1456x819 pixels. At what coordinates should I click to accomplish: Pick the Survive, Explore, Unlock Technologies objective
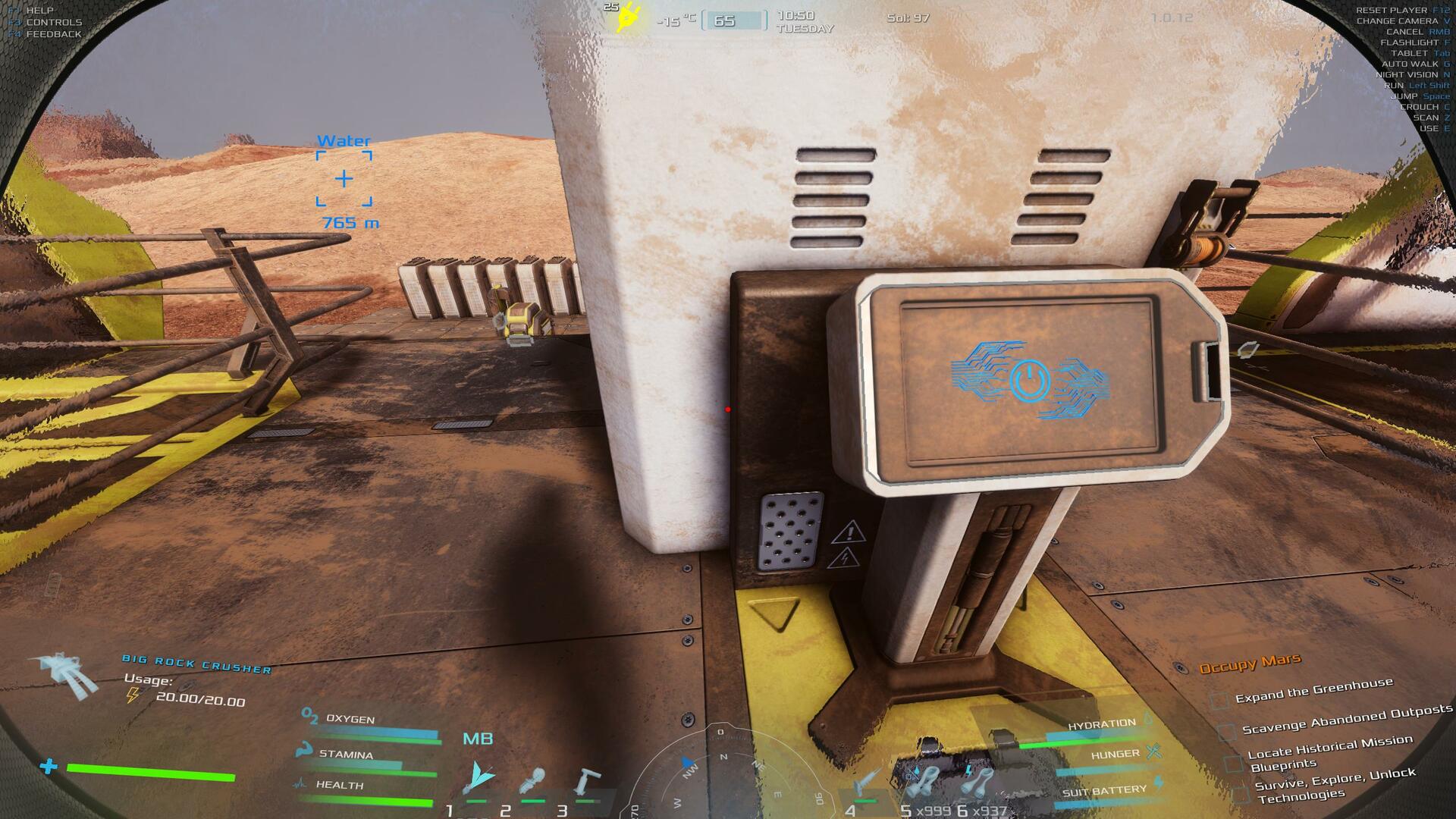[1335, 786]
